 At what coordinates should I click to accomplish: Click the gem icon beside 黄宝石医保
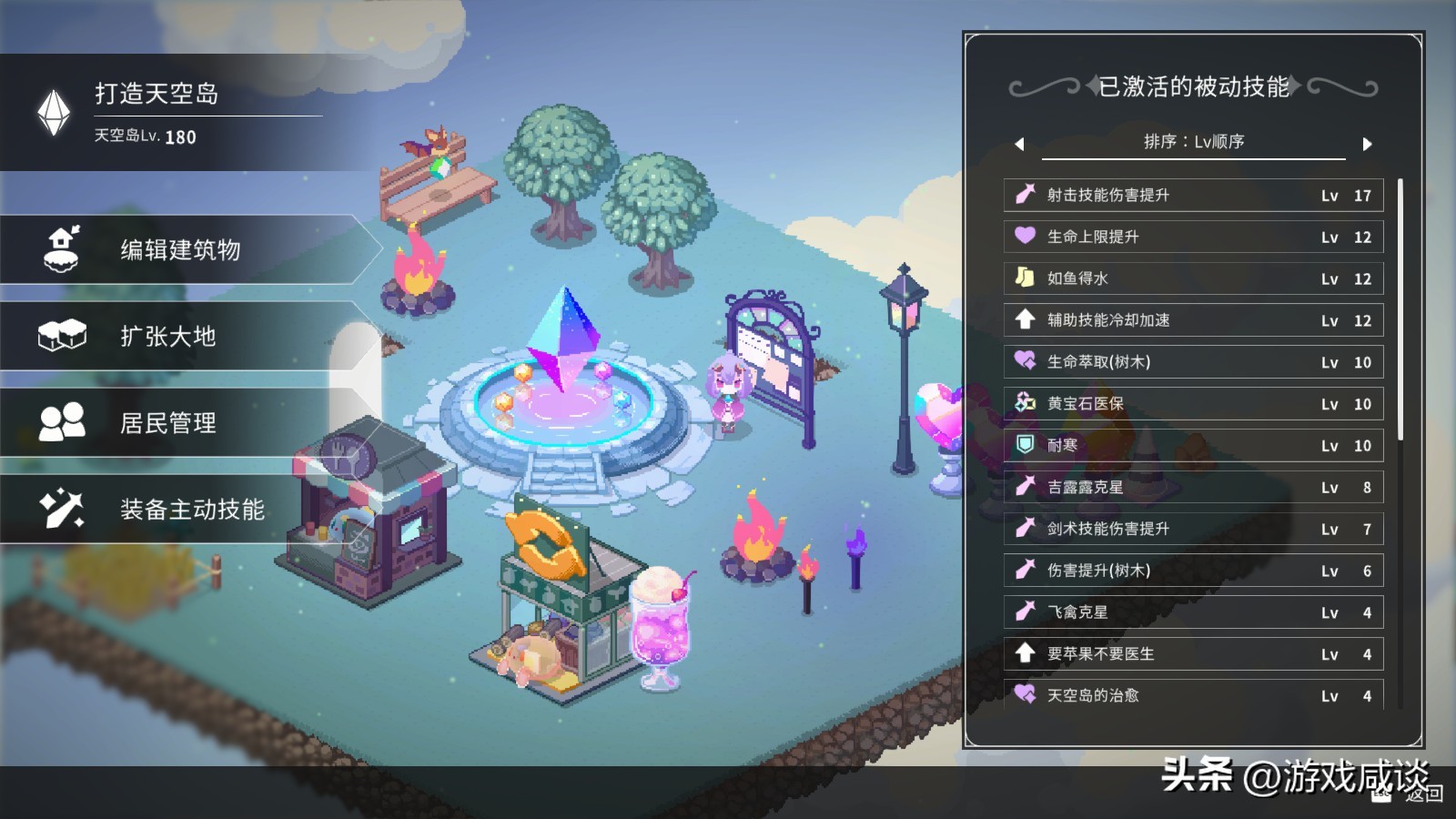click(x=1024, y=403)
